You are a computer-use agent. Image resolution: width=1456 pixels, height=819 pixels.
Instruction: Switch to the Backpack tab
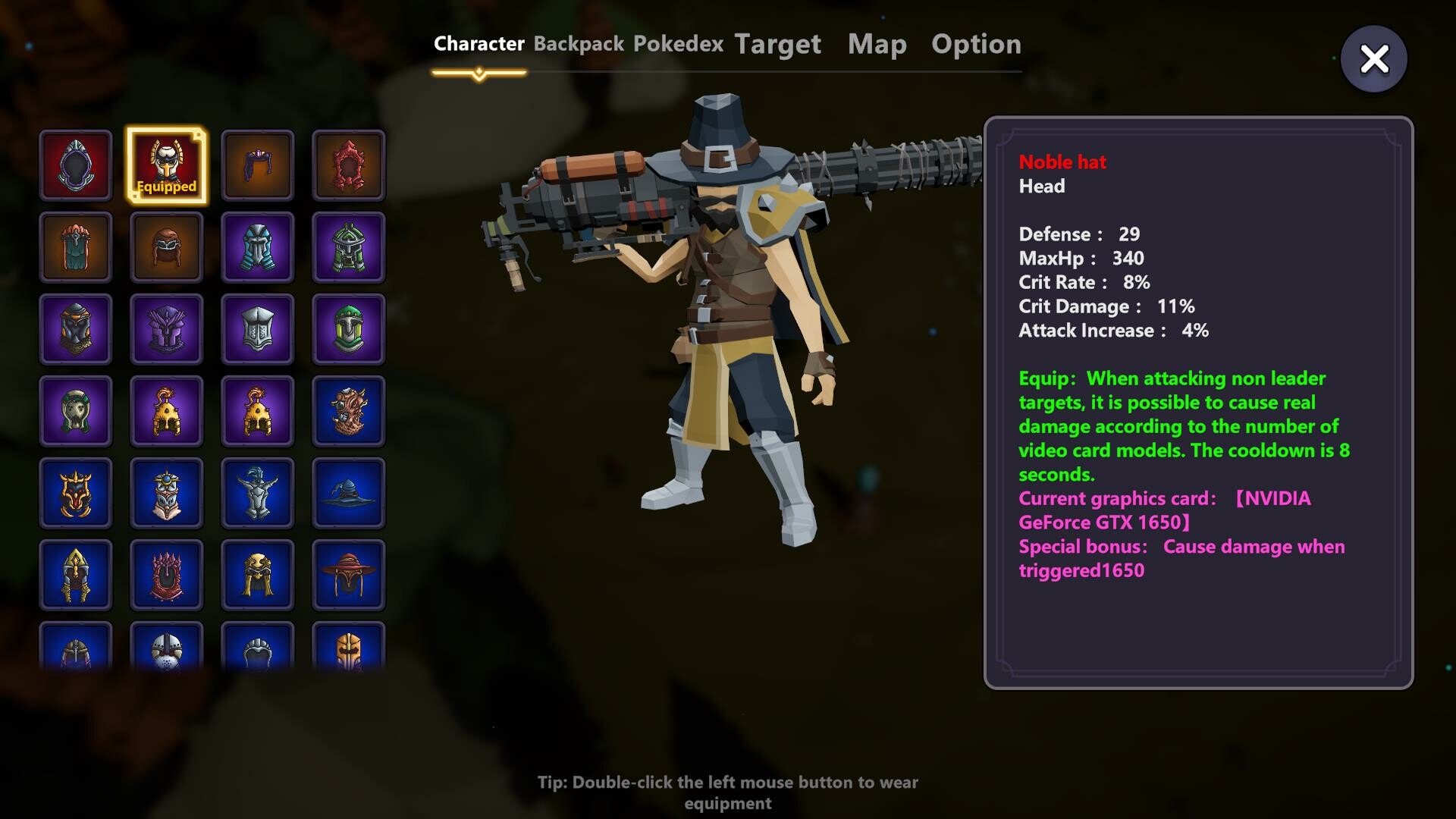(578, 44)
